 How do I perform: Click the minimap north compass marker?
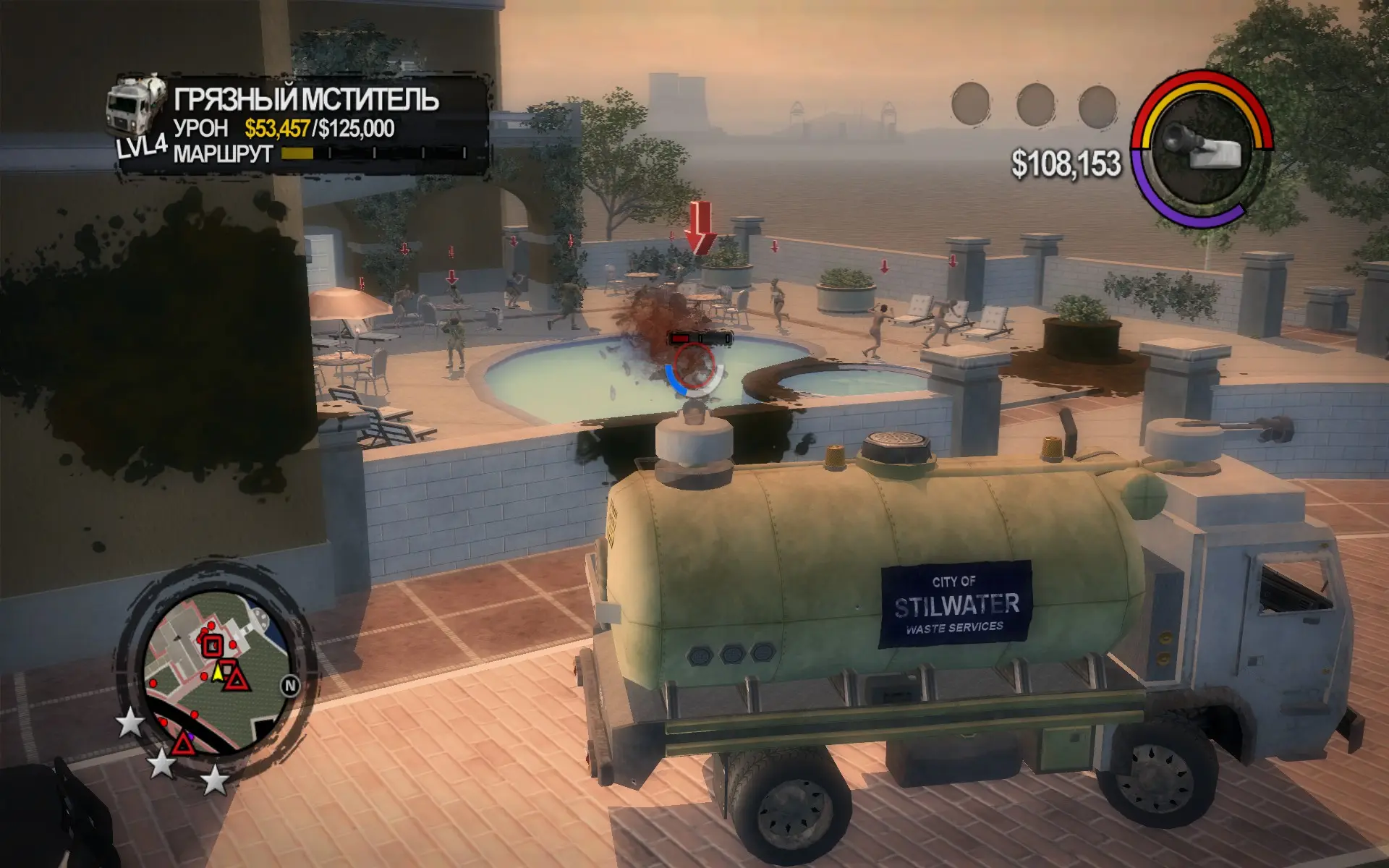[x=290, y=686]
